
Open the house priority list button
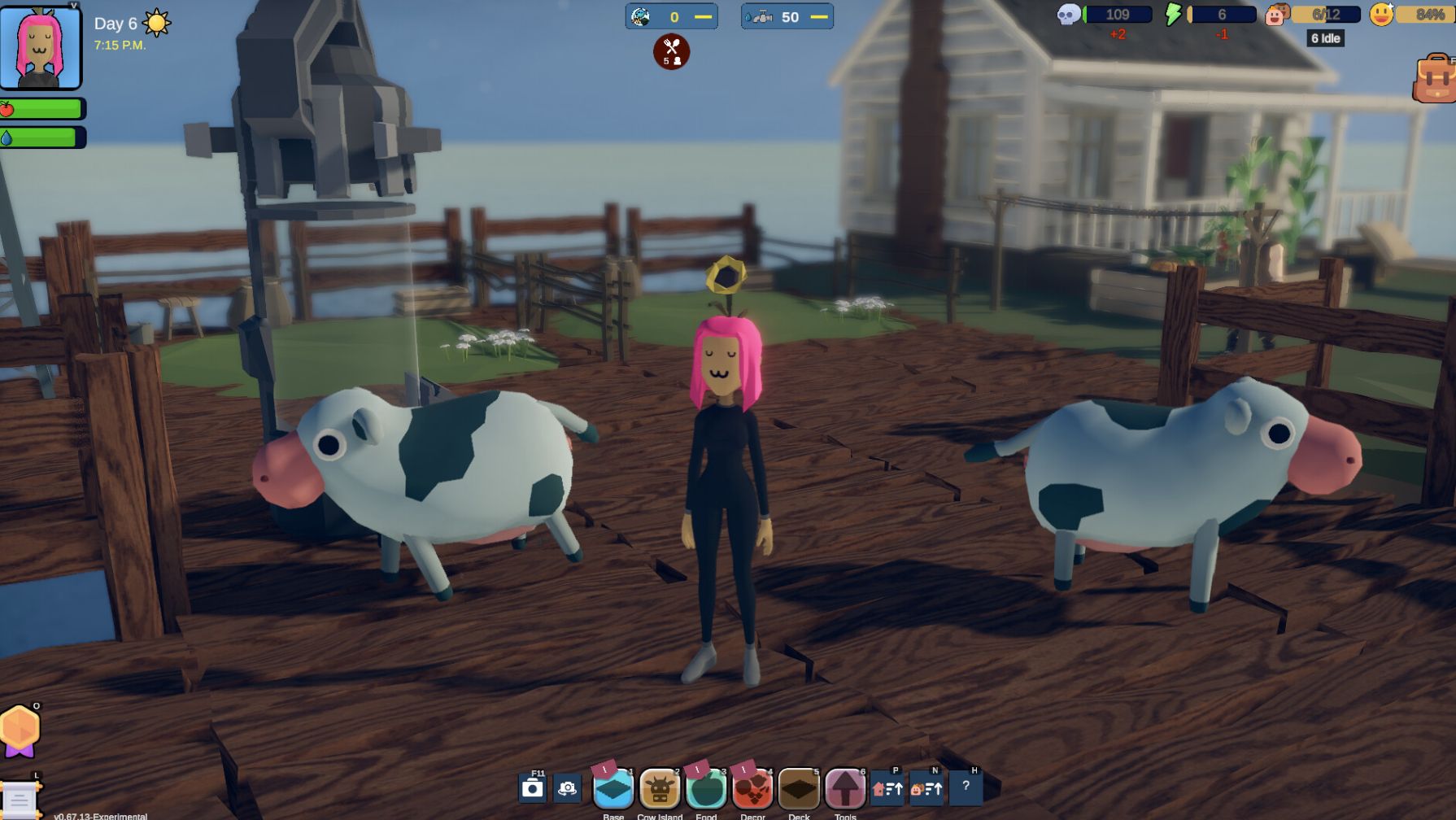[x=887, y=788]
